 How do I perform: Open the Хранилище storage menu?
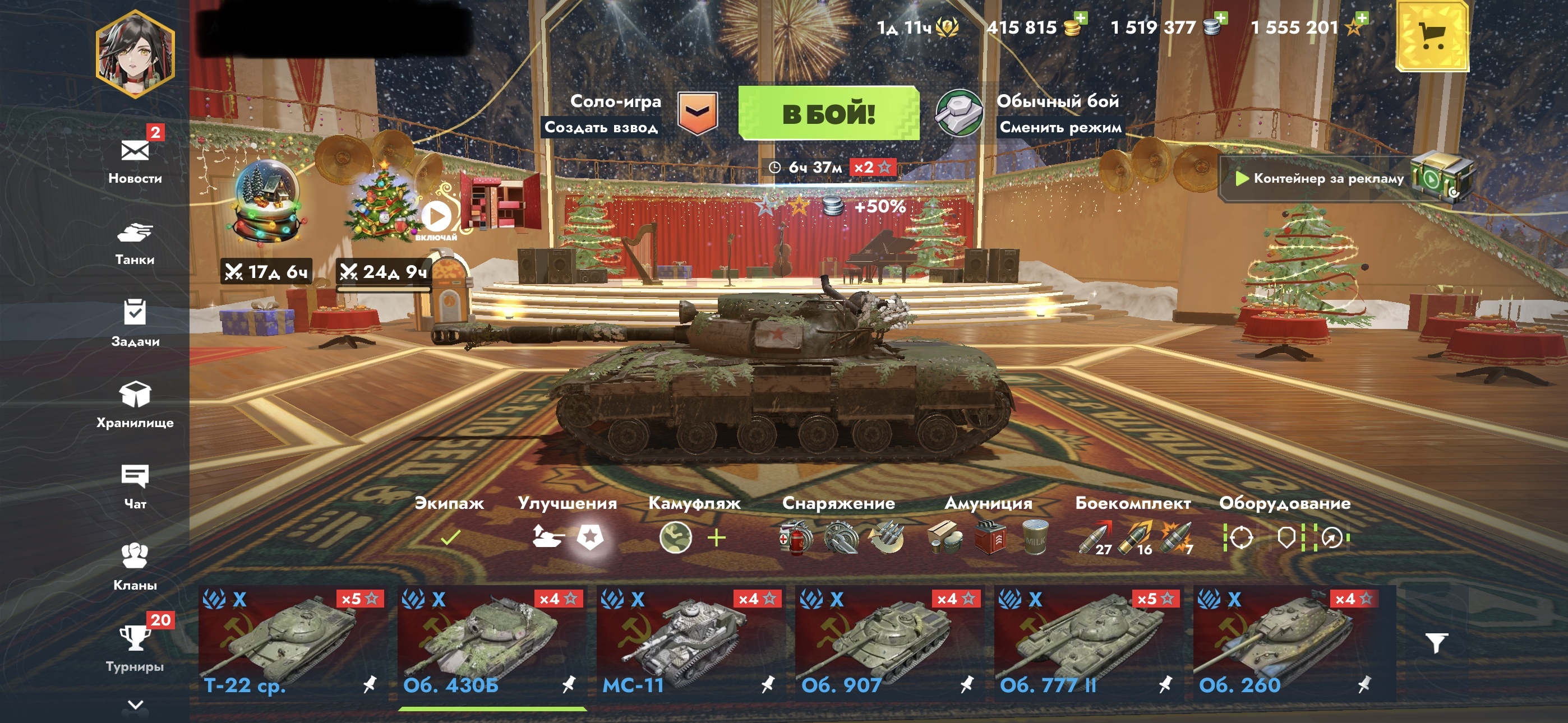135,404
